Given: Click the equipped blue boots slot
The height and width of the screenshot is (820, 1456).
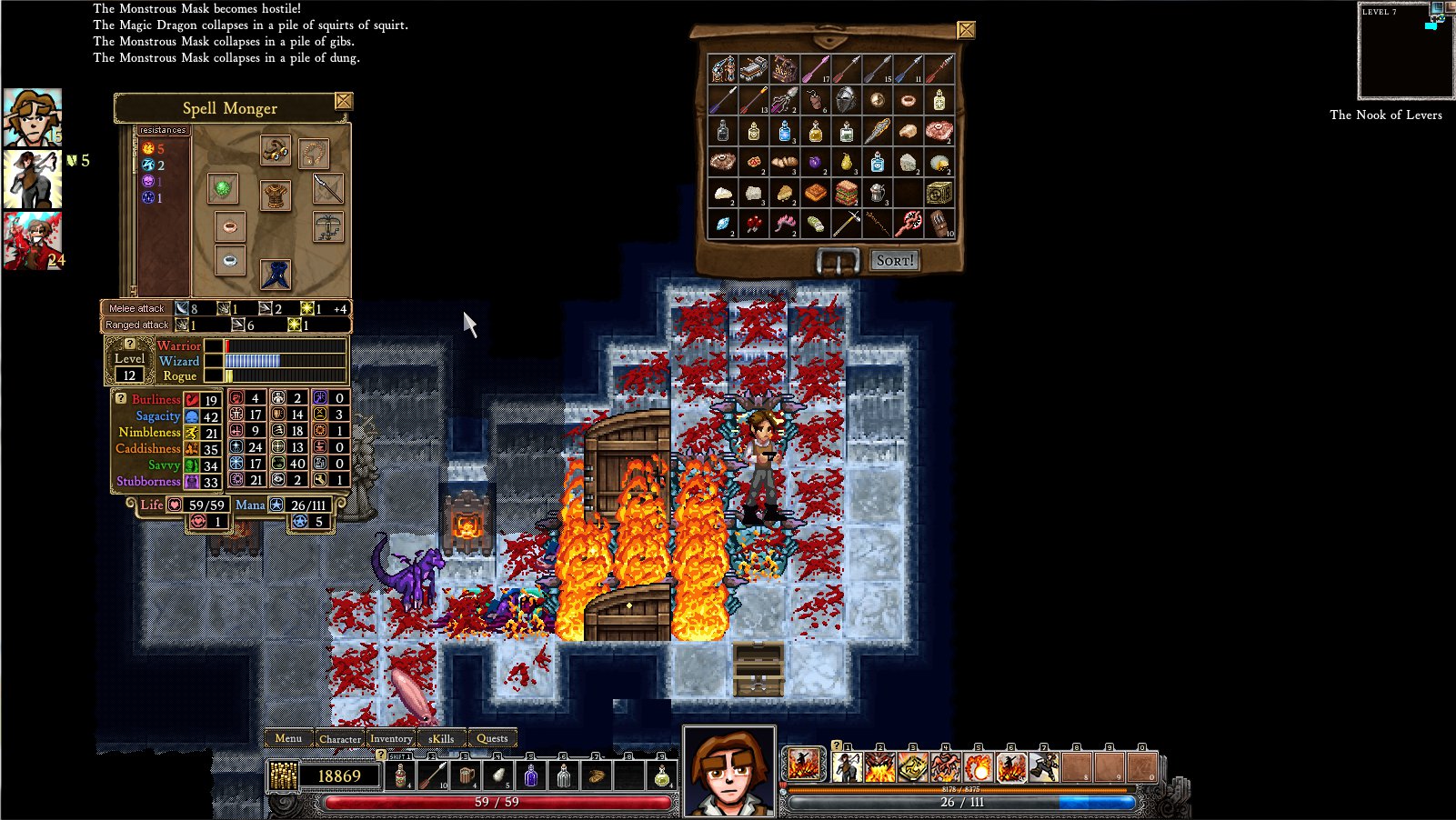Looking at the screenshot, I should (x=275, y=274).
